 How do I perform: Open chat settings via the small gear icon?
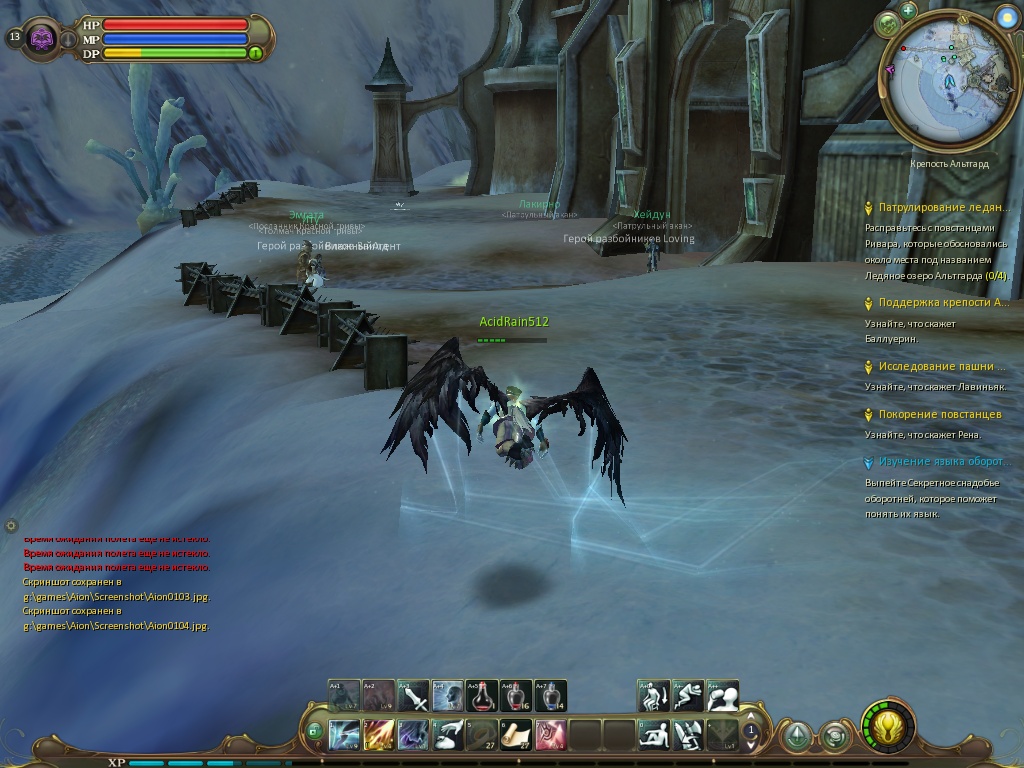tap(11, 525)
